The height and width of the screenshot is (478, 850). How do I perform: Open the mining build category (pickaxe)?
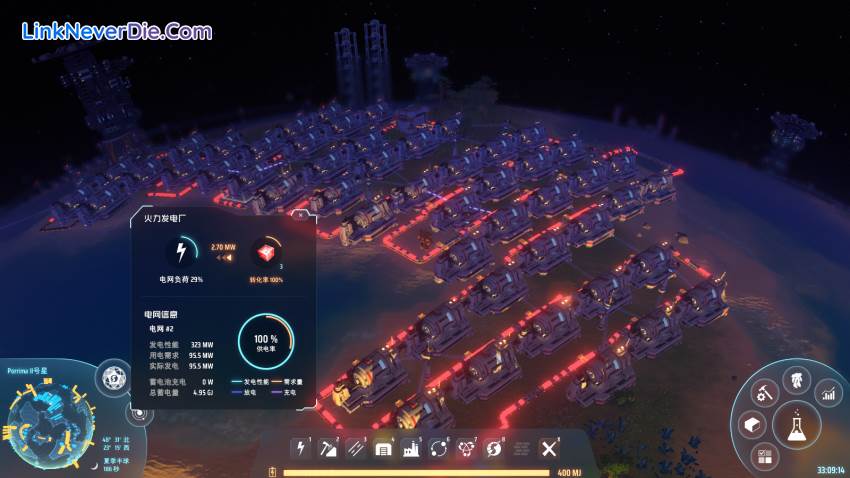[327, 448]
